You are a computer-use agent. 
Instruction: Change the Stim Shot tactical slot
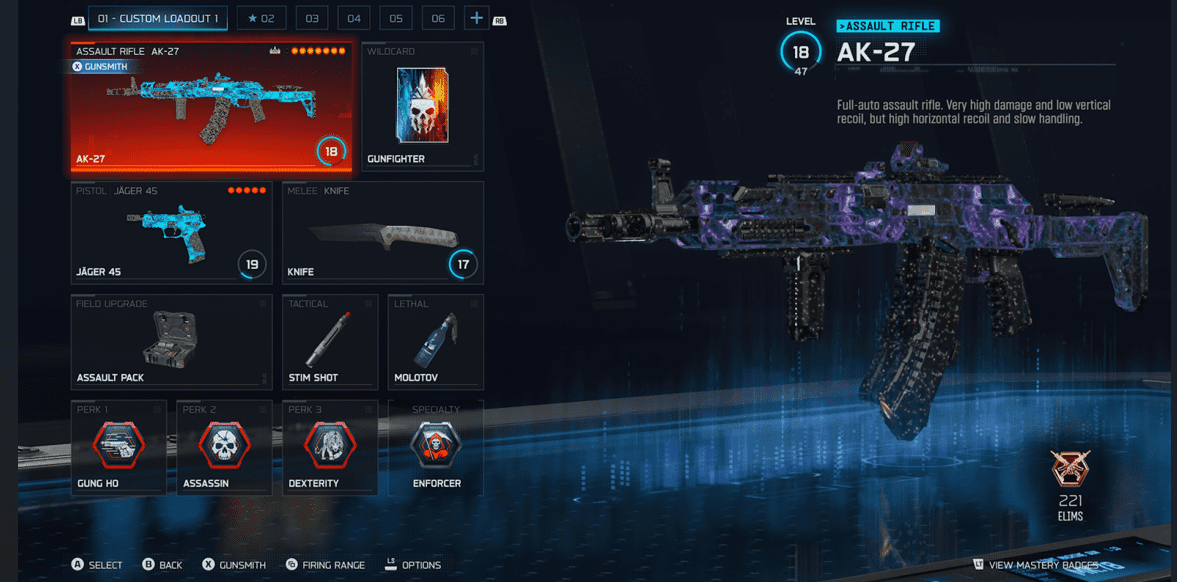coord(330,342)
